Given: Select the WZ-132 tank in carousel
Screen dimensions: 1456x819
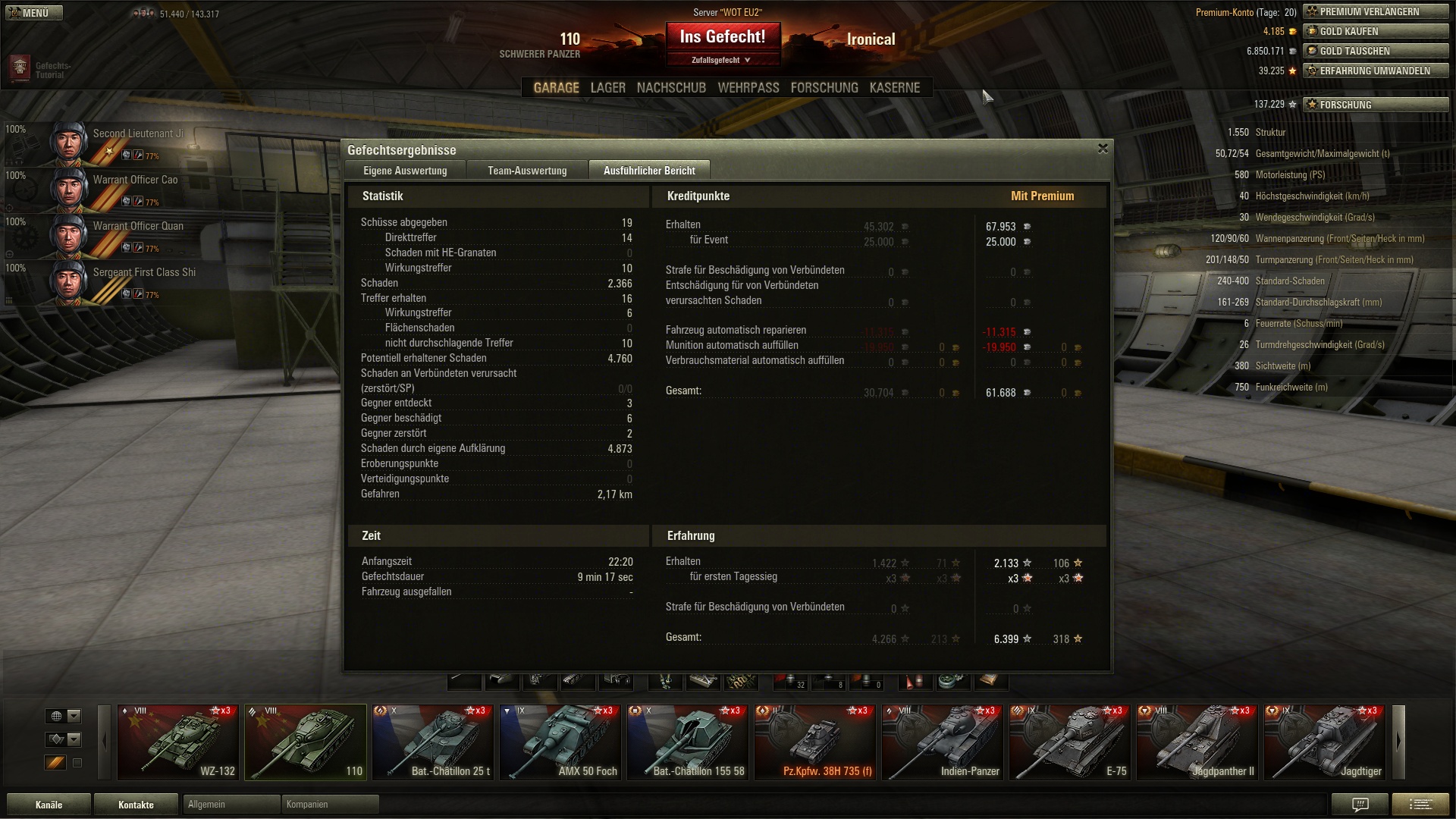Looking at the screenshot, I should coord(178,742).
